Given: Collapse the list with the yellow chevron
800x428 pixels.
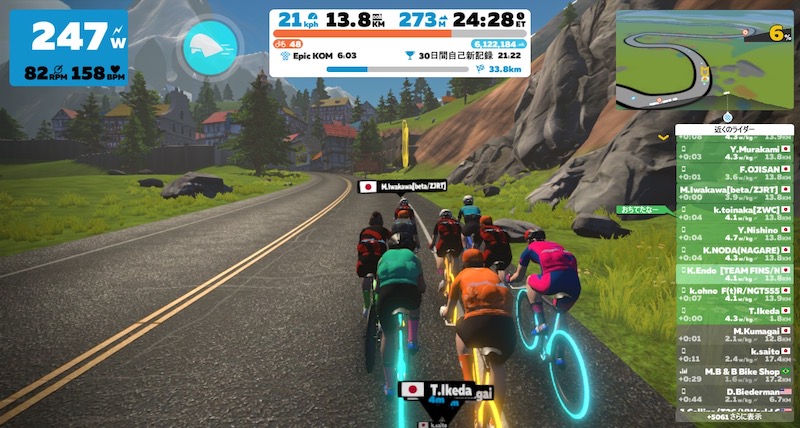Looking at the screenshot, I should pyautogui.click(x=663, y=135).
